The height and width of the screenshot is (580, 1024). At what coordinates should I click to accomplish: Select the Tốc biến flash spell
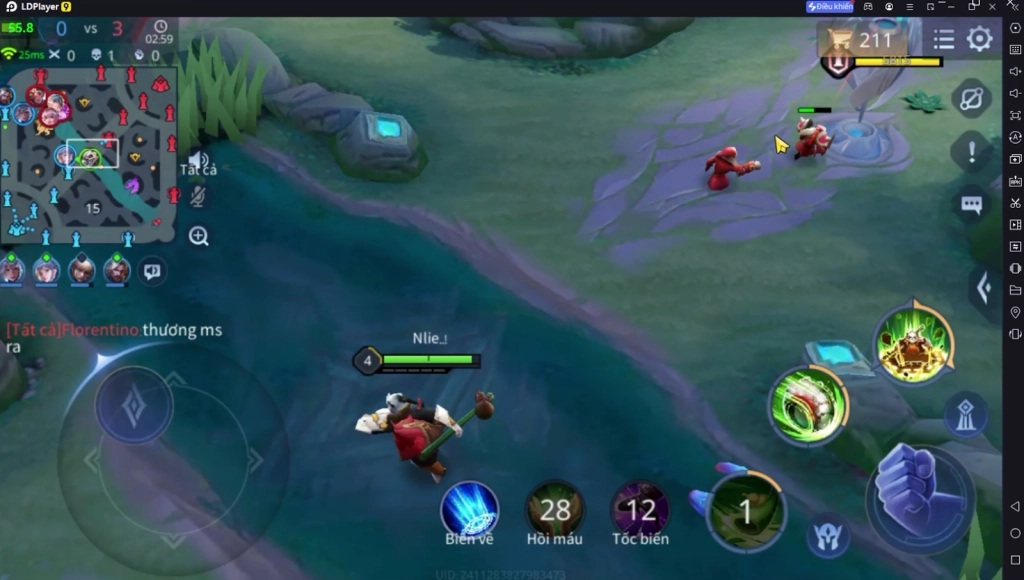point(640,510)
